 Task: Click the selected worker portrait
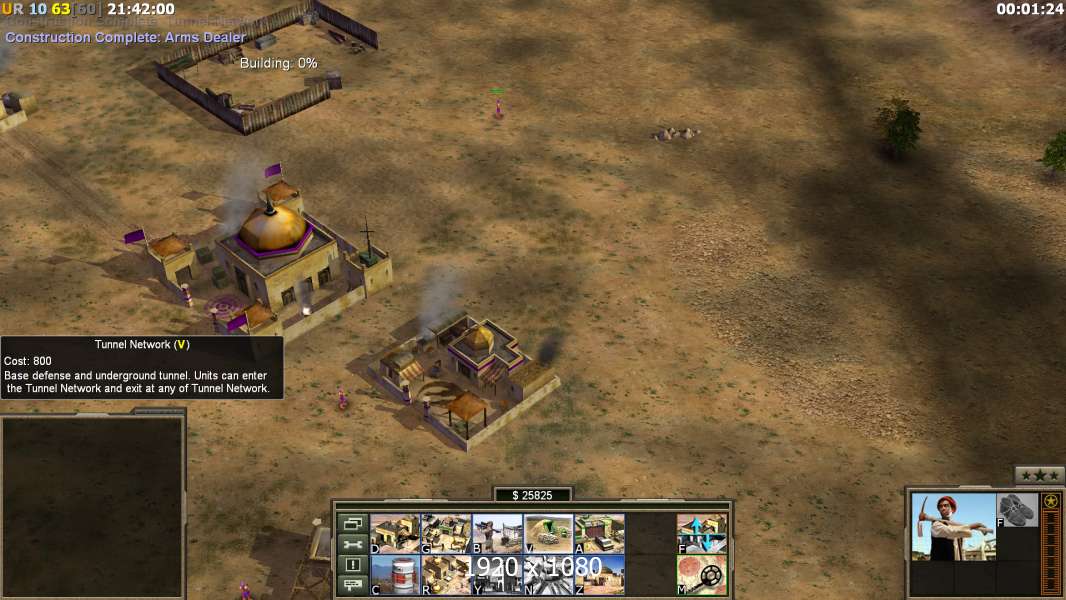click(953, 526)
